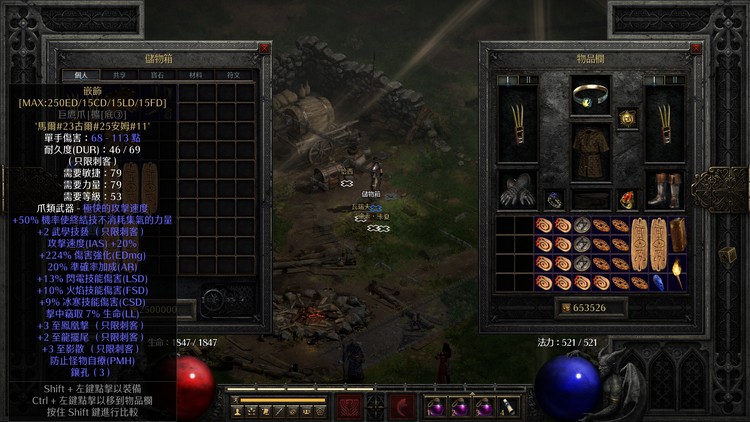This screenshot has height=422, width=750.
Task: Switch to the 共享 shared stash tab
Action: (119, 74)
